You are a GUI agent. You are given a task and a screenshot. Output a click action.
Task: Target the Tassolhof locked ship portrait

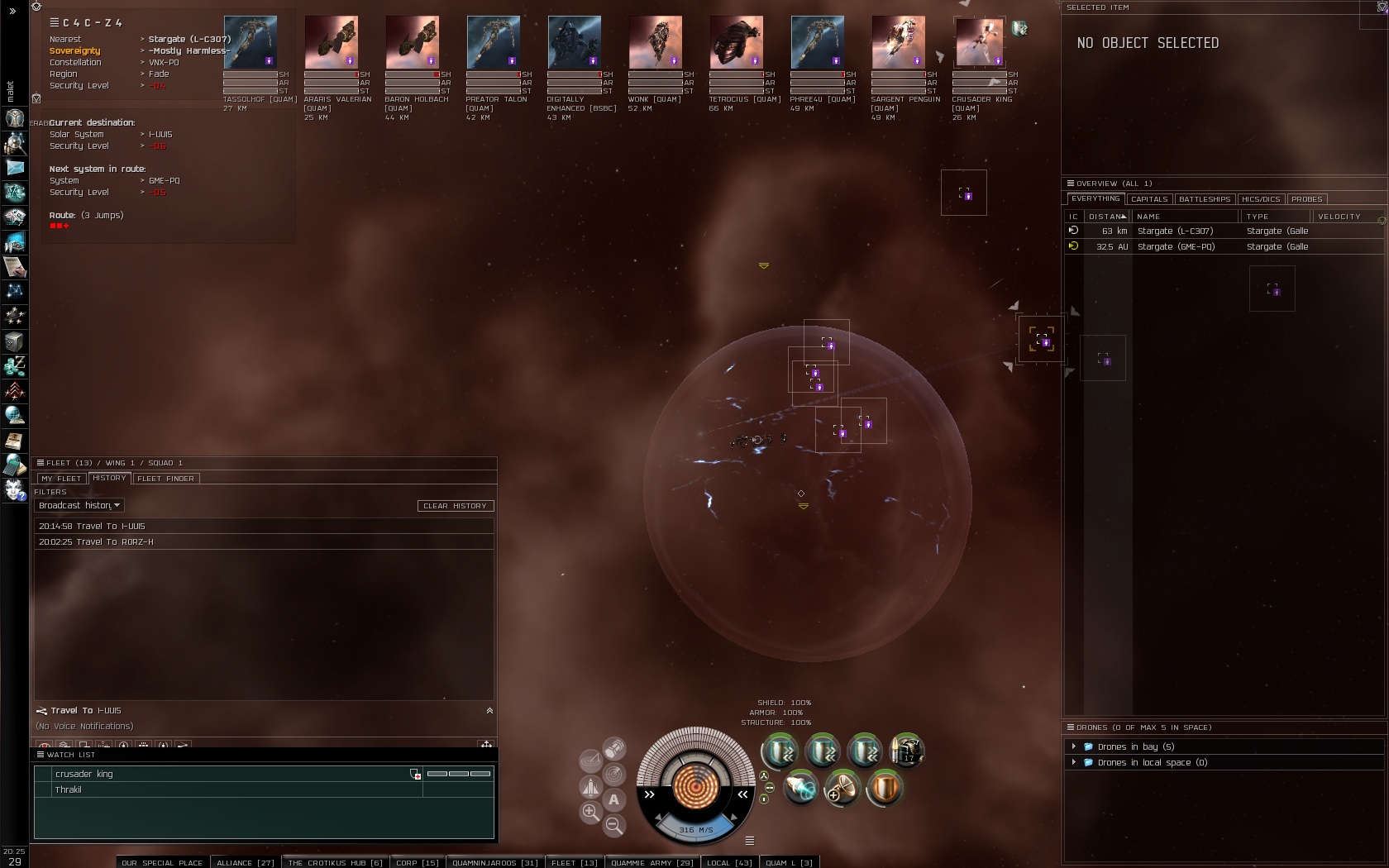pos(251,42)
